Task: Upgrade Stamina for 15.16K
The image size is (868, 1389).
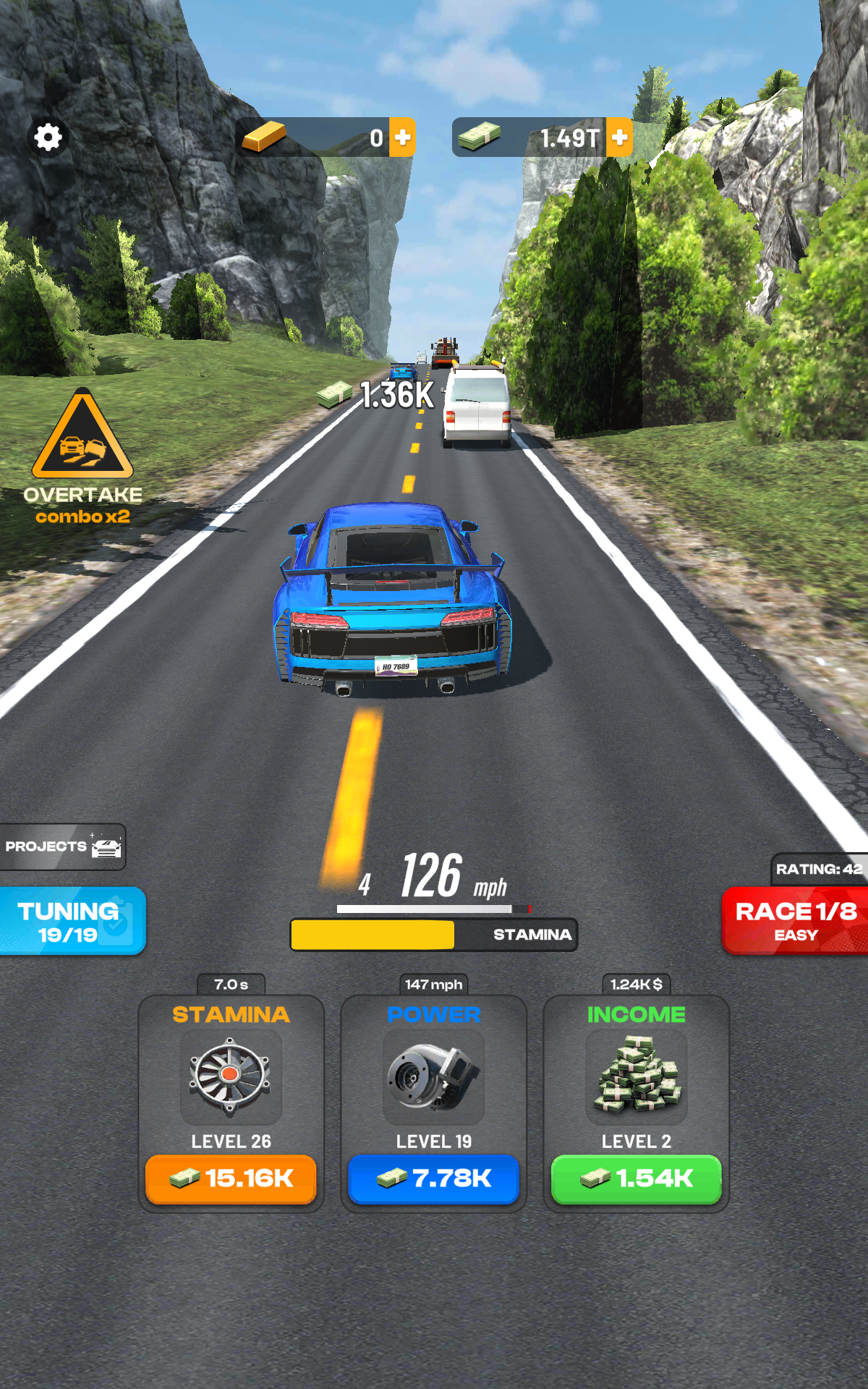Action: click(x=231, y=1179)
